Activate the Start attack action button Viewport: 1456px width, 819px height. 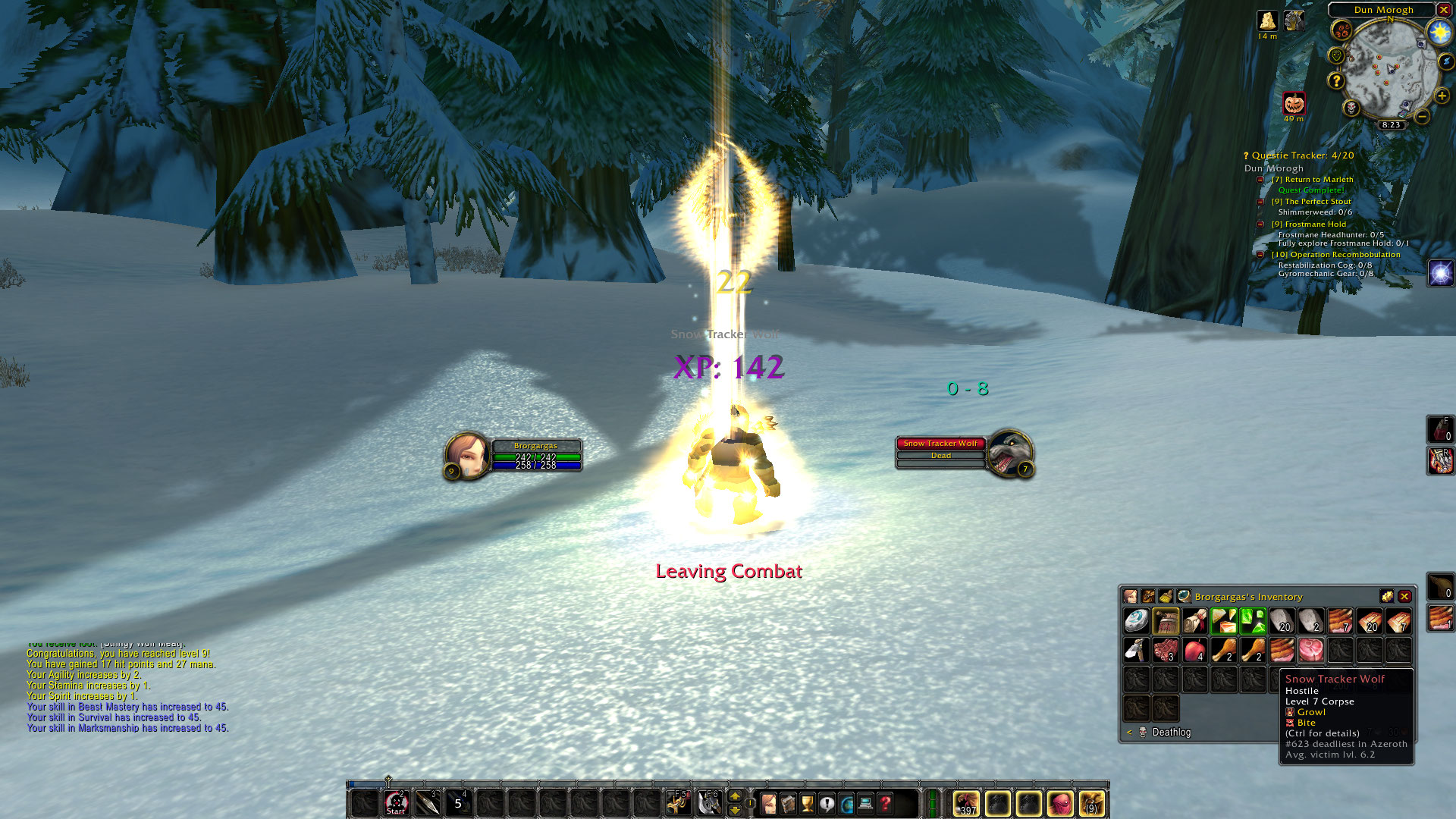tap(396, 803)
